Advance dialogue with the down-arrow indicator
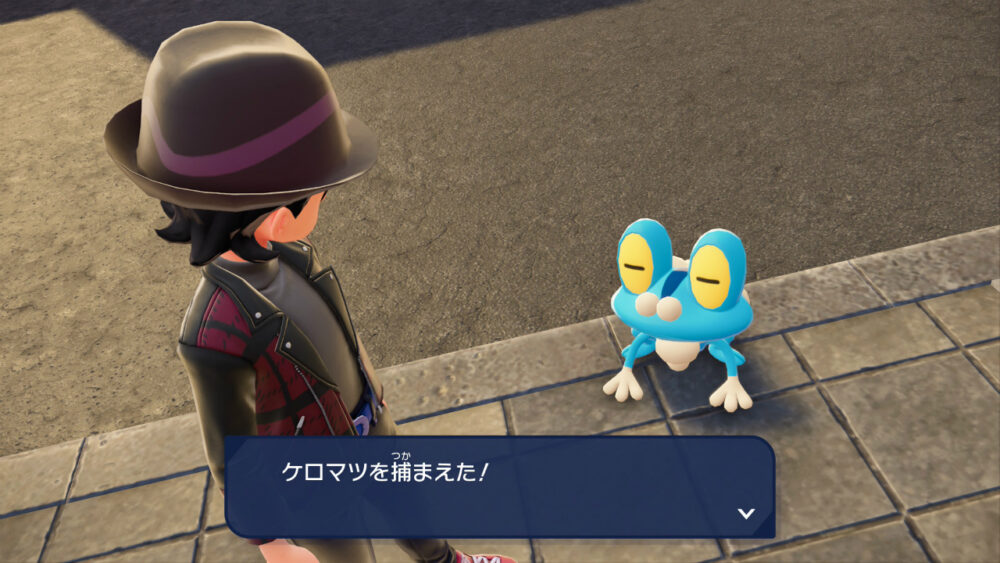 745,513
